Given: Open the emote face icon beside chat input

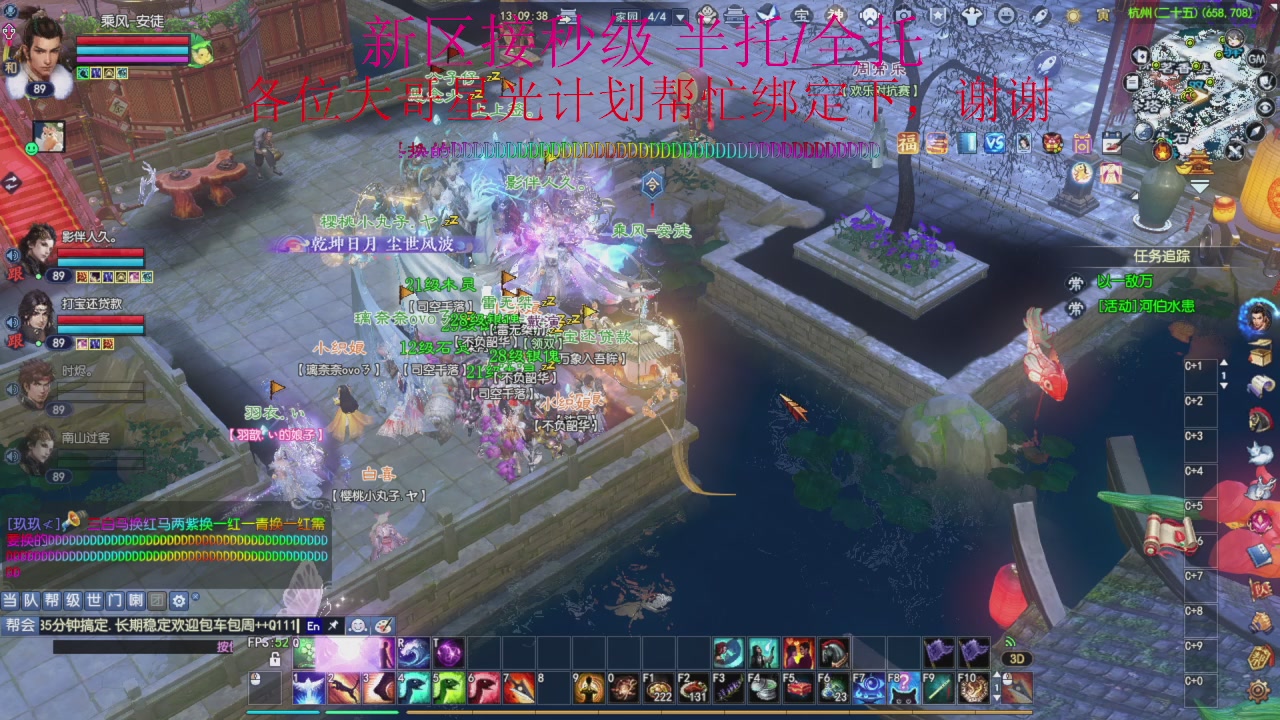Looking at the screenshot, I should click(356, 627).
